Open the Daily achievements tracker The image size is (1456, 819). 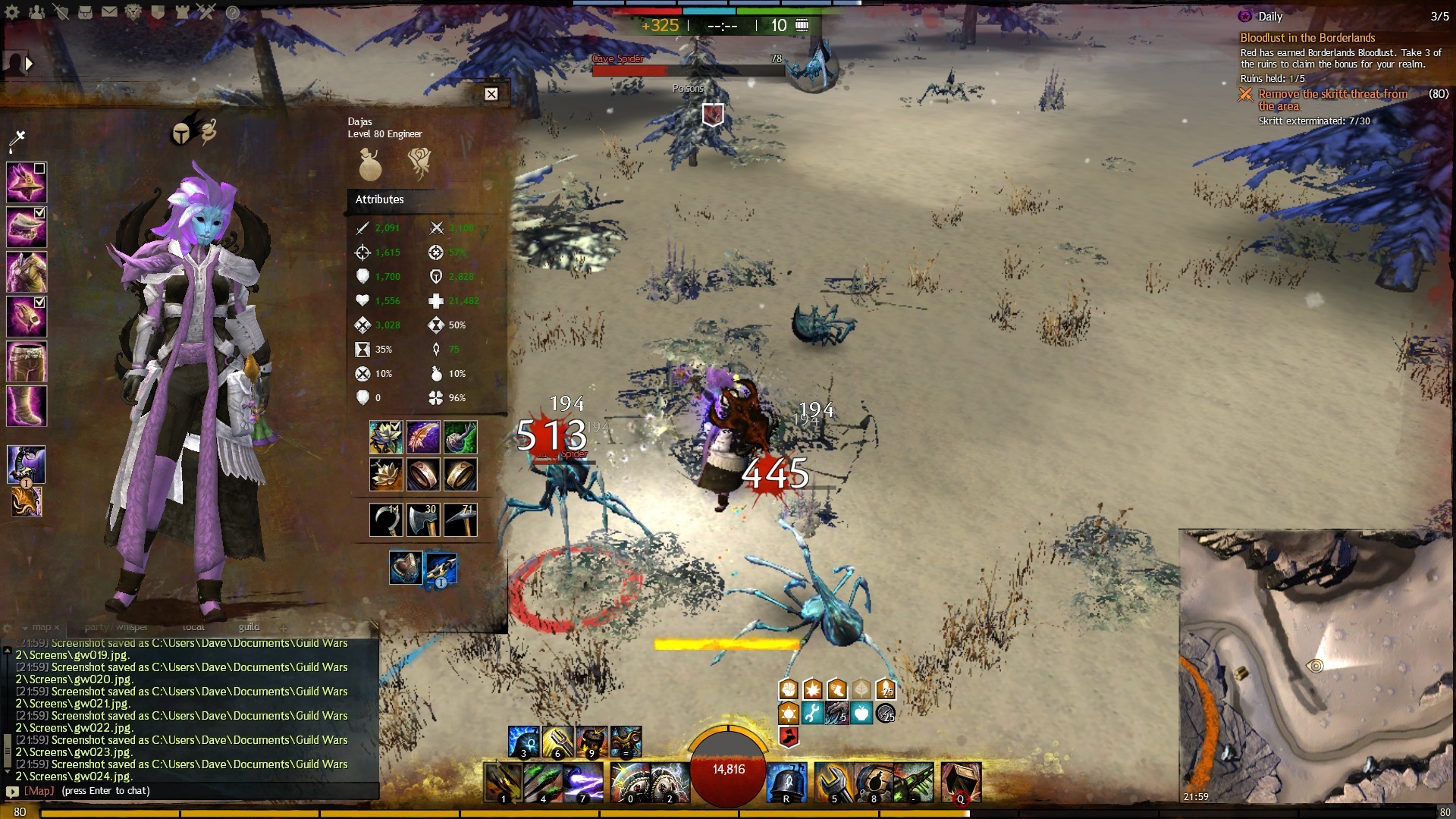pyautogui.click(x=1269, y=17)
